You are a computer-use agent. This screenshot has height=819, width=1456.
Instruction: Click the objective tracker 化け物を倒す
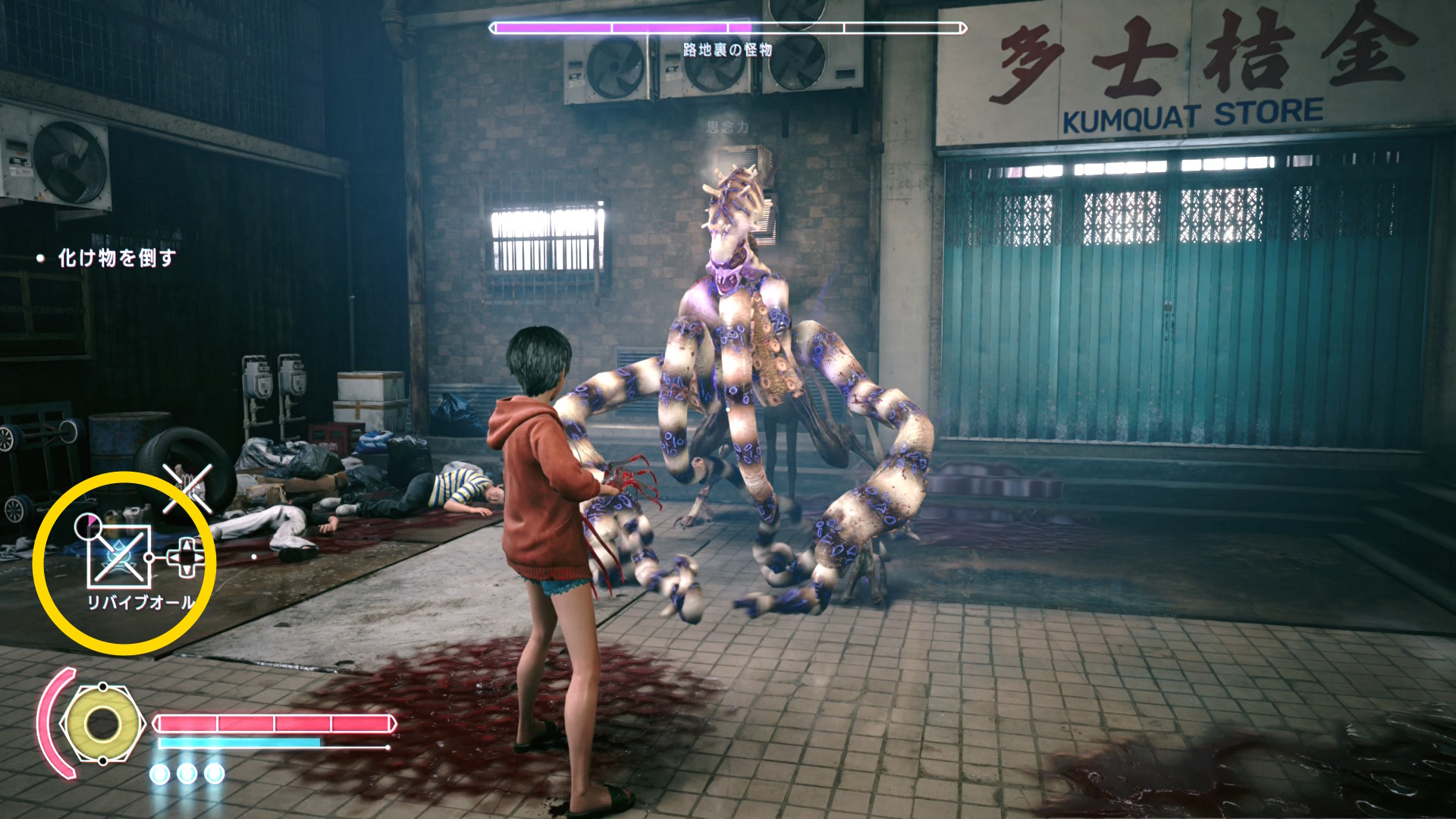point(116,259)
